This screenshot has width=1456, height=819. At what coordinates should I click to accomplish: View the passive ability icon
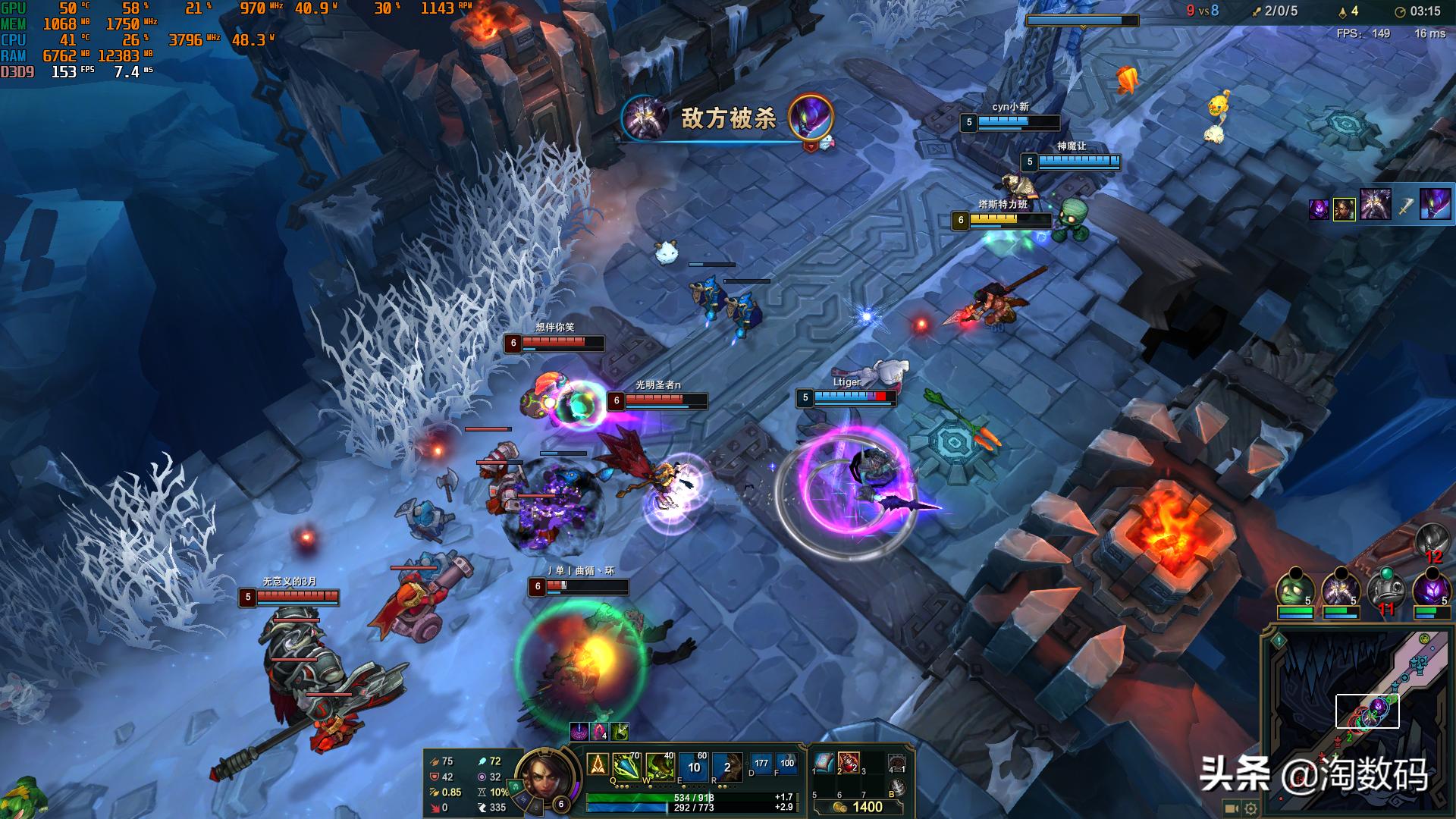(598, 764)
